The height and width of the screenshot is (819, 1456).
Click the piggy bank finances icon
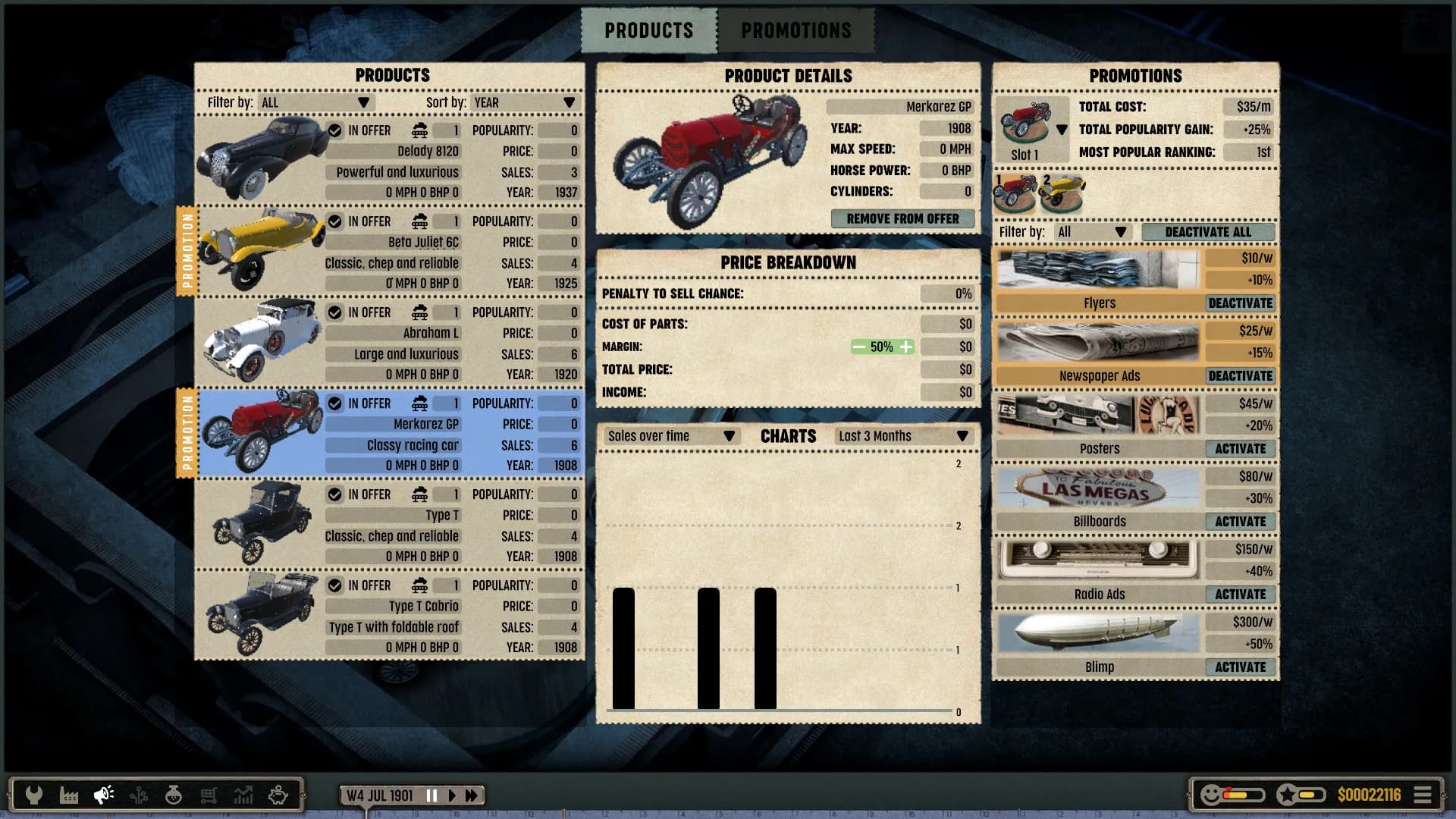pos(278,795)
